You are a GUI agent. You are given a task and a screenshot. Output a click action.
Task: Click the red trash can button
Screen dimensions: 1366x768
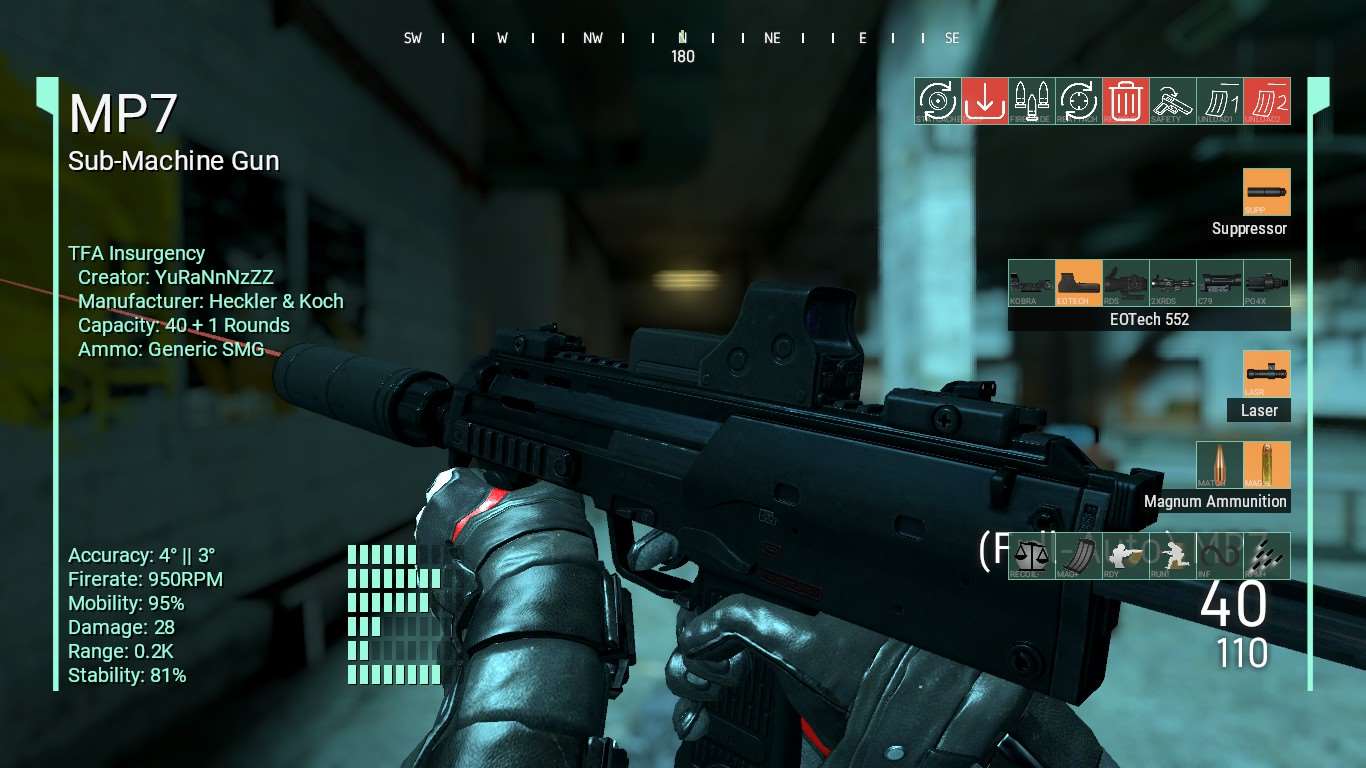(x=1126, y=101)
